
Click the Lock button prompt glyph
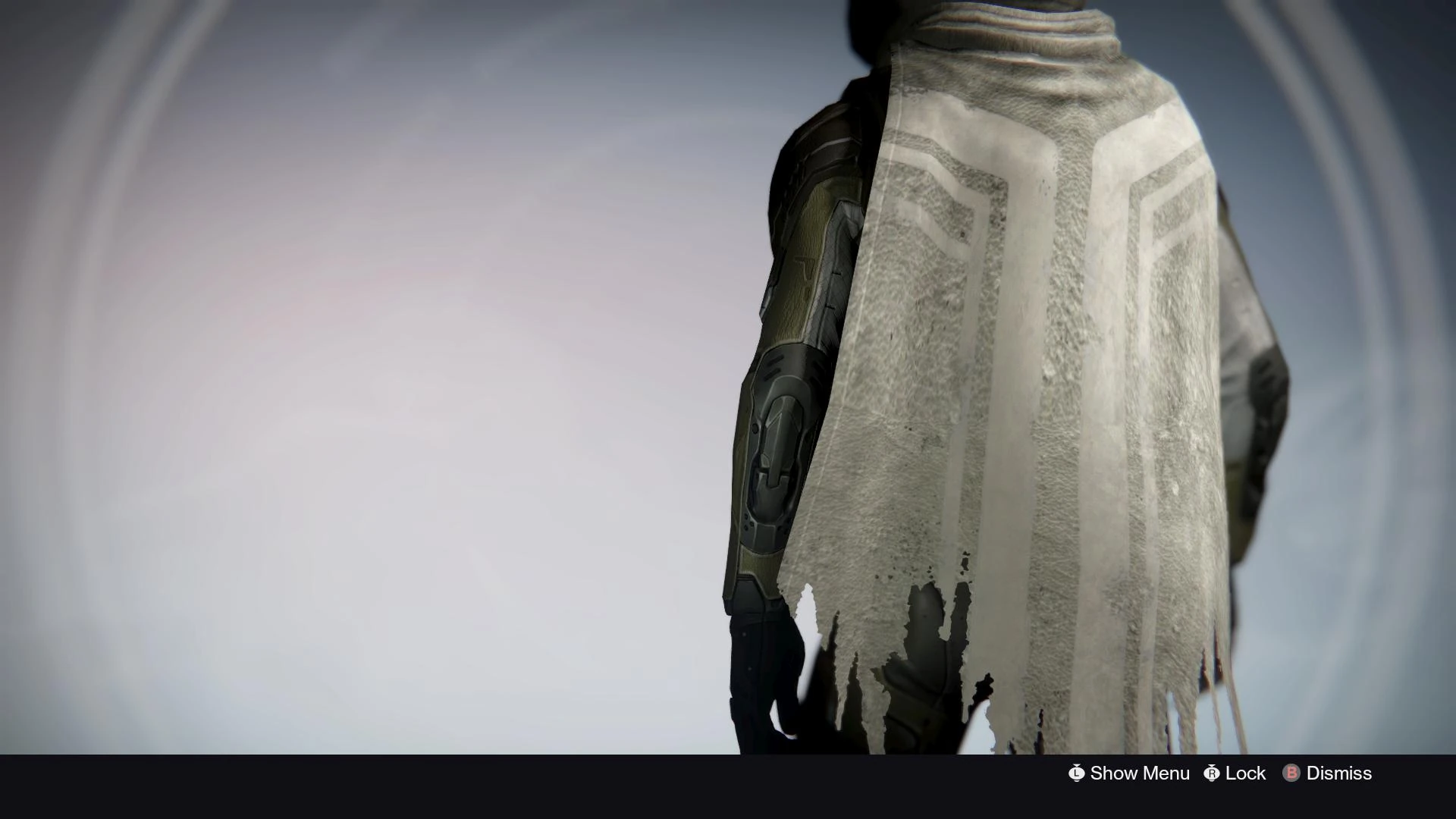point(1212,773)
